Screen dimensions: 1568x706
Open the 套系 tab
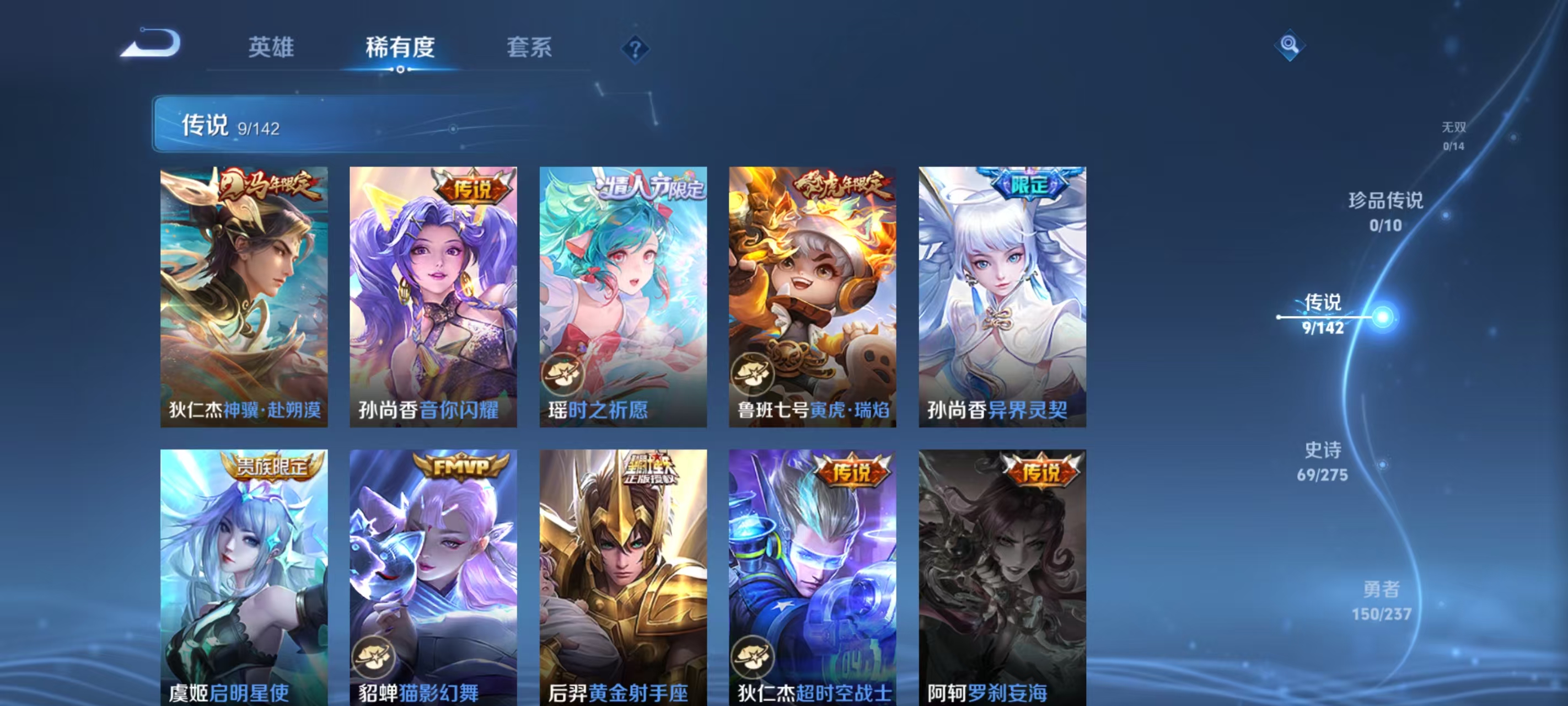point(529,47)
